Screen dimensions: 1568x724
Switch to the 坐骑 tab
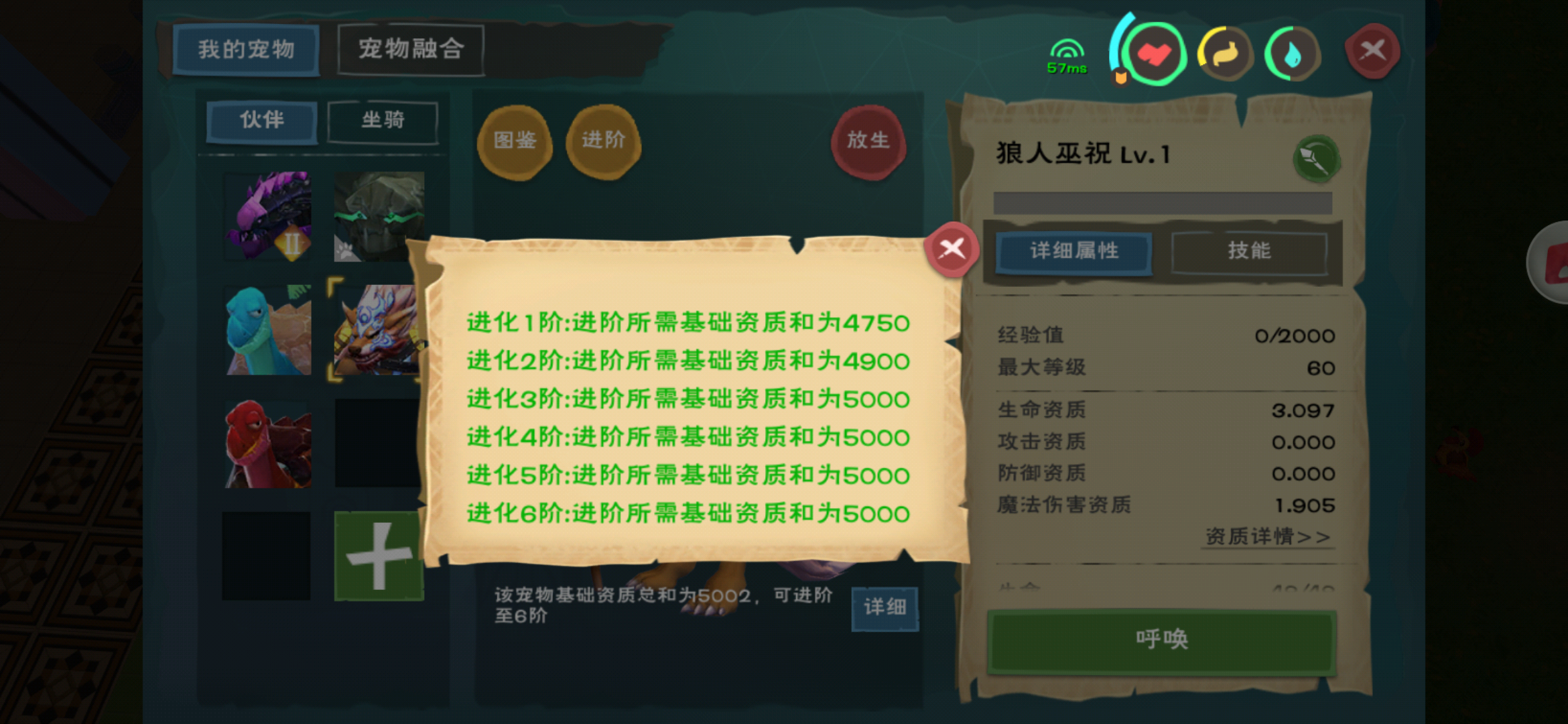[383, 121]
